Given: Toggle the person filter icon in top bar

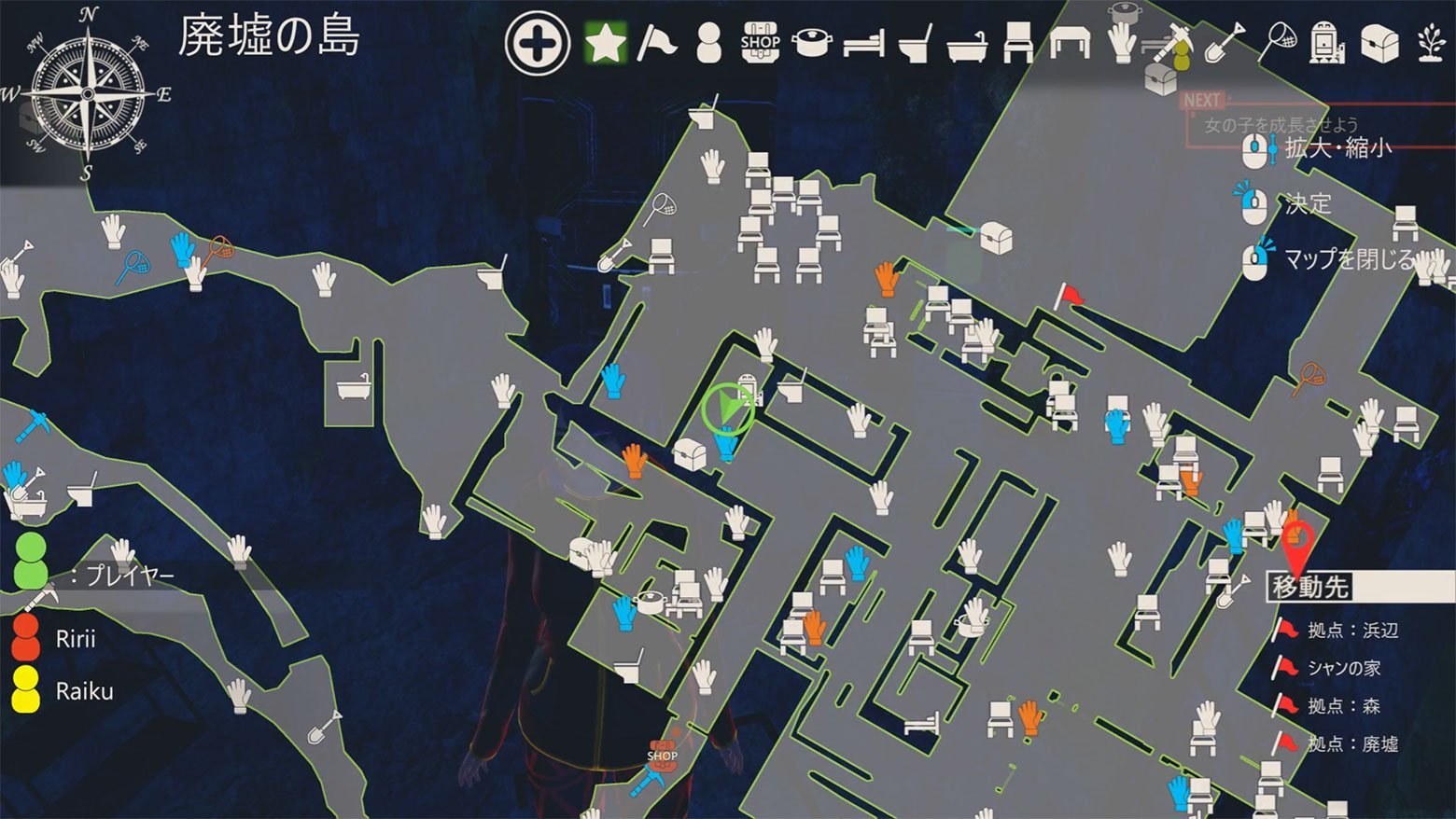Looking at the screenshot, I should 709,43.
